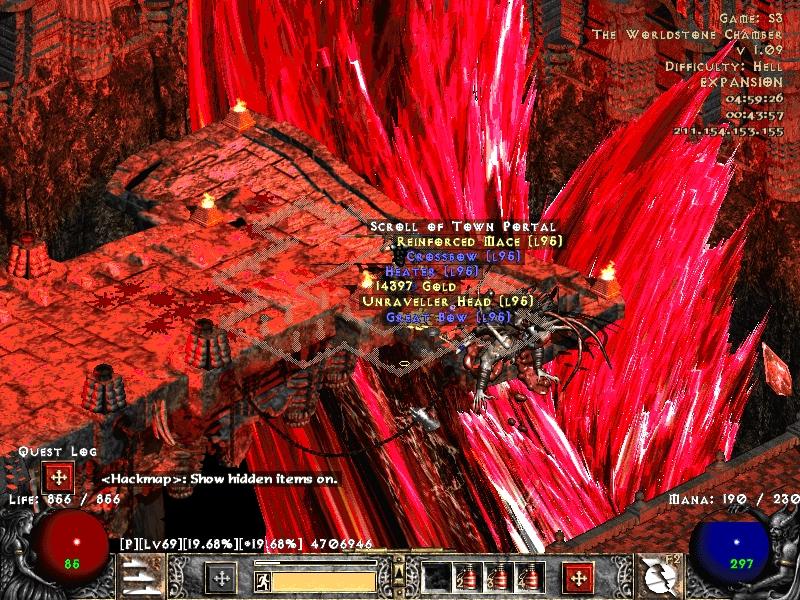Viewport: 800px width, 600px height.
Task: Pick up the Reinforced Mace item label
Action: coord(480,241)
